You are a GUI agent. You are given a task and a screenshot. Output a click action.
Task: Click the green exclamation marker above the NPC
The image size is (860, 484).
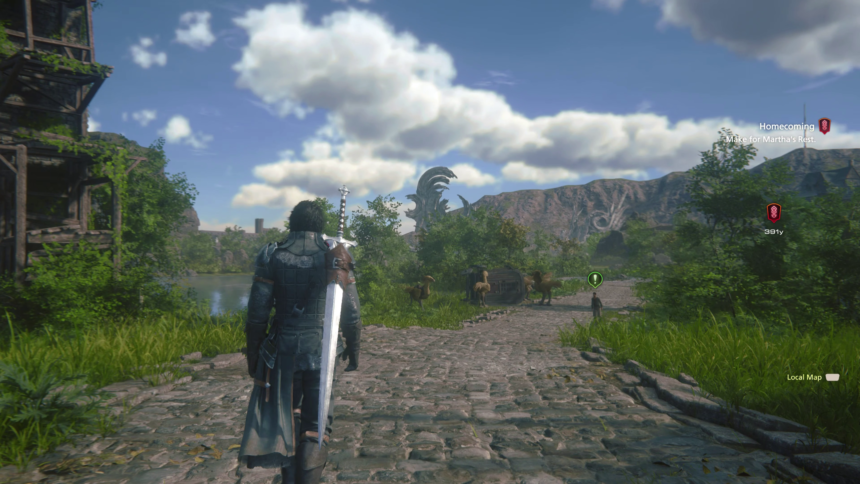tap(595, 279)
